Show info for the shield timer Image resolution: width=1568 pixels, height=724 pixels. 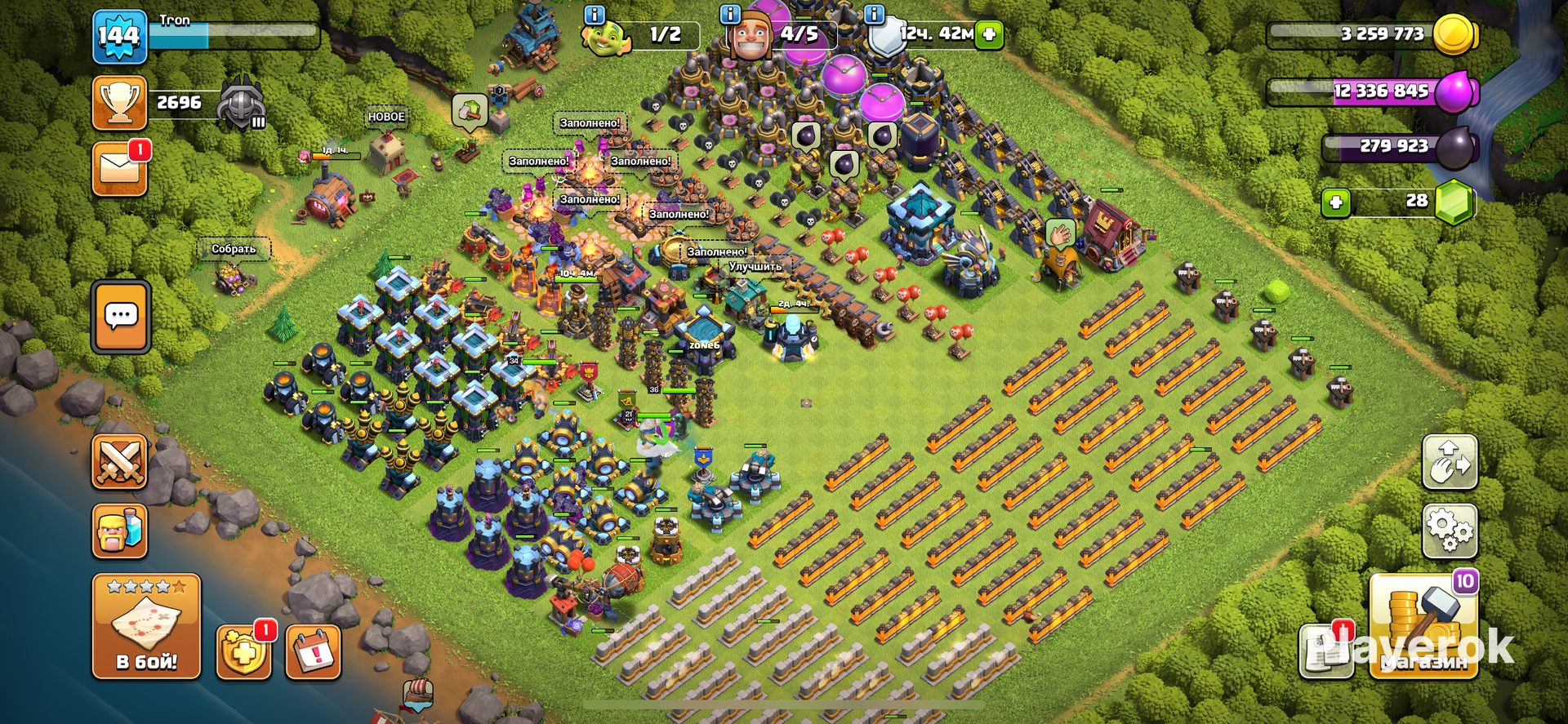(x=874, y=14)
